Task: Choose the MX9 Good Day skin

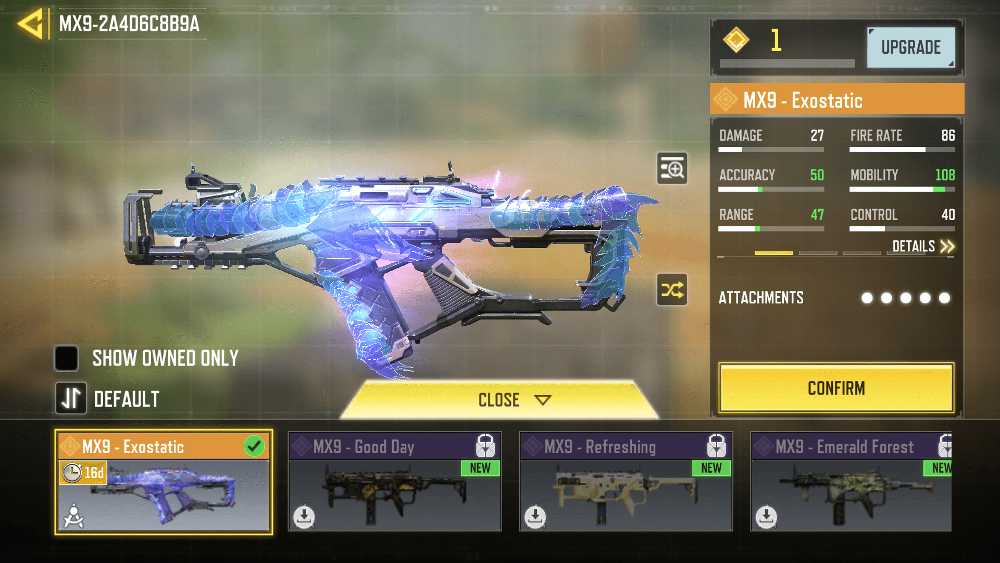Action: [x=394, y=482]
